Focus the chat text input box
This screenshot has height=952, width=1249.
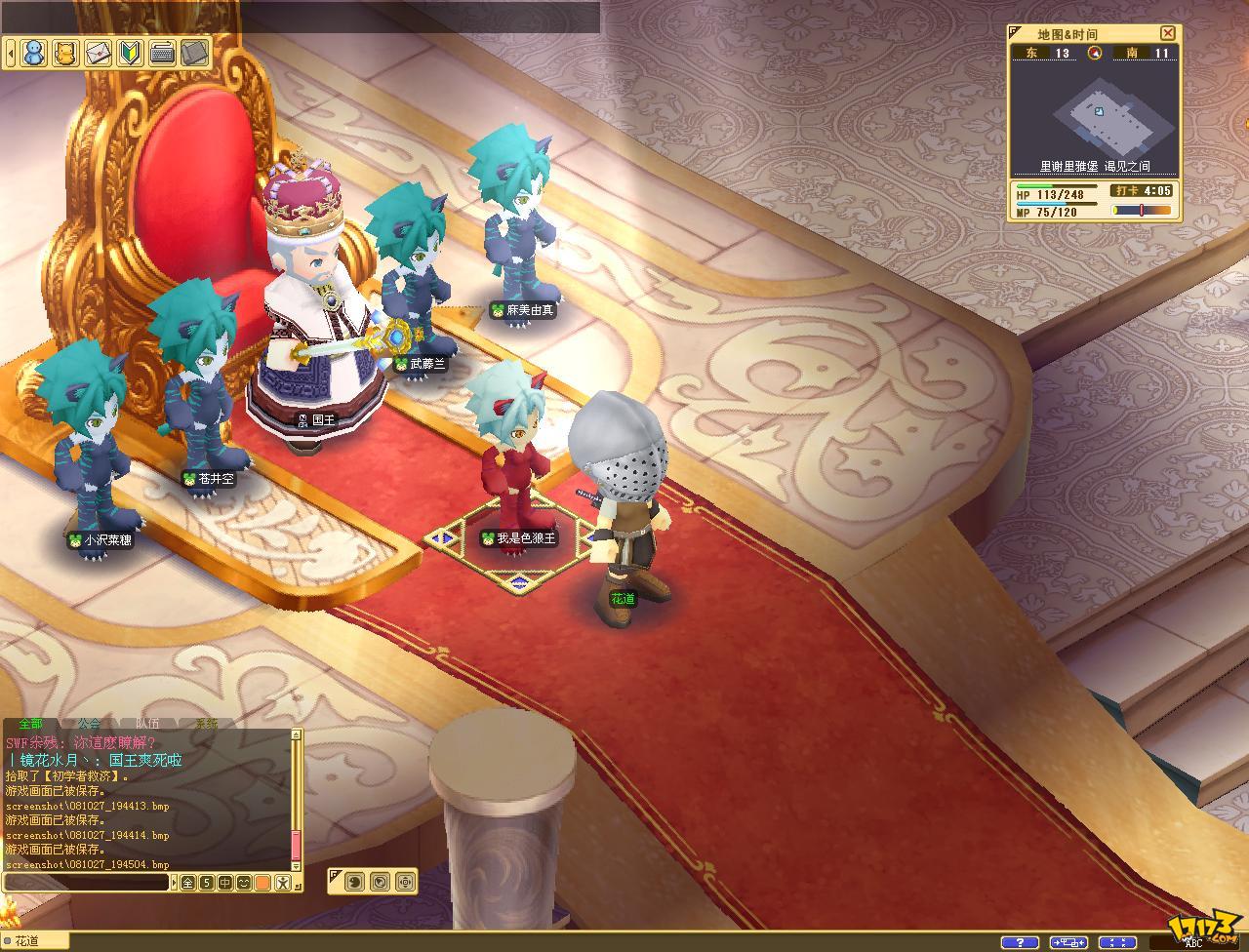pos(86,883)
